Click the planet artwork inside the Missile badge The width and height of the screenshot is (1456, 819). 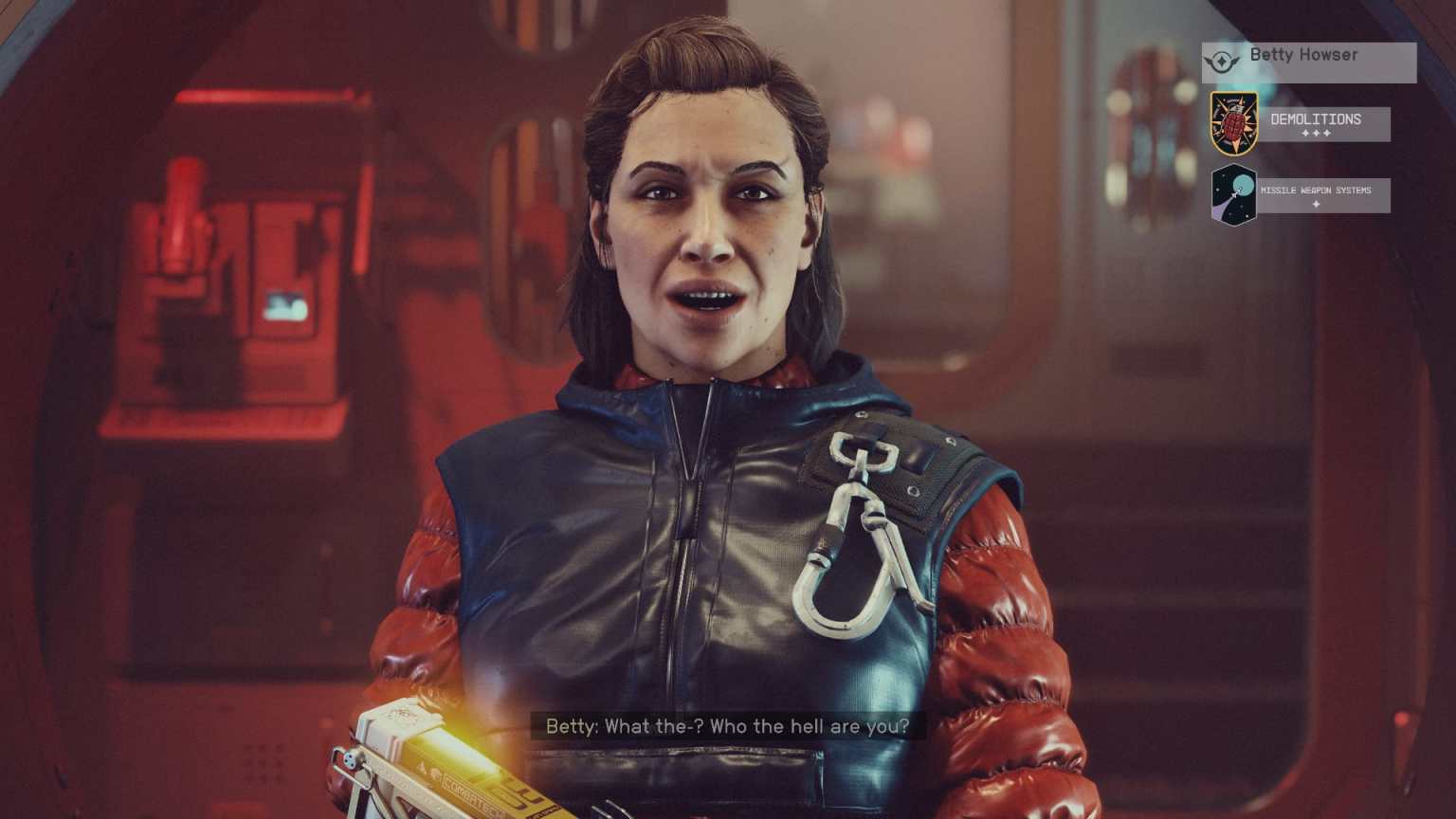tap(1243, 183)
